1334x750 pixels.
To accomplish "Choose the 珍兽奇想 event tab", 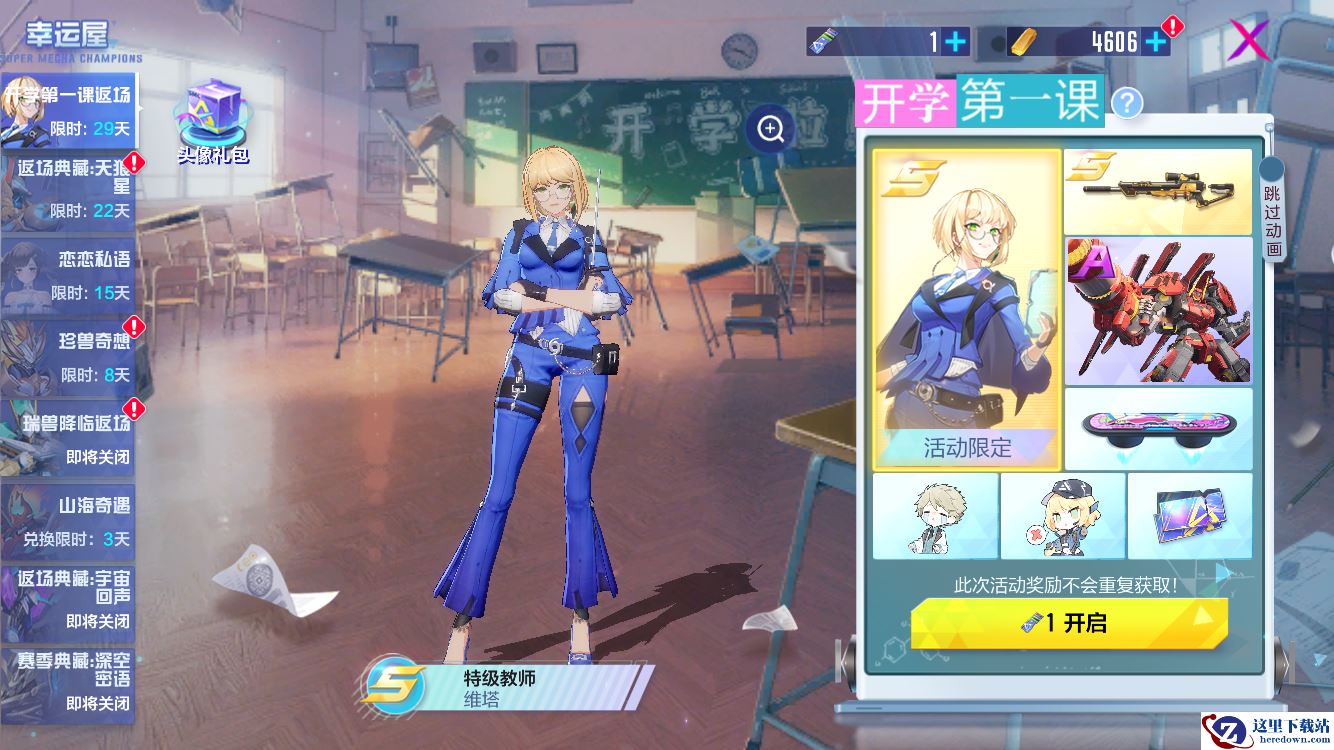I will tap(68, 357).
